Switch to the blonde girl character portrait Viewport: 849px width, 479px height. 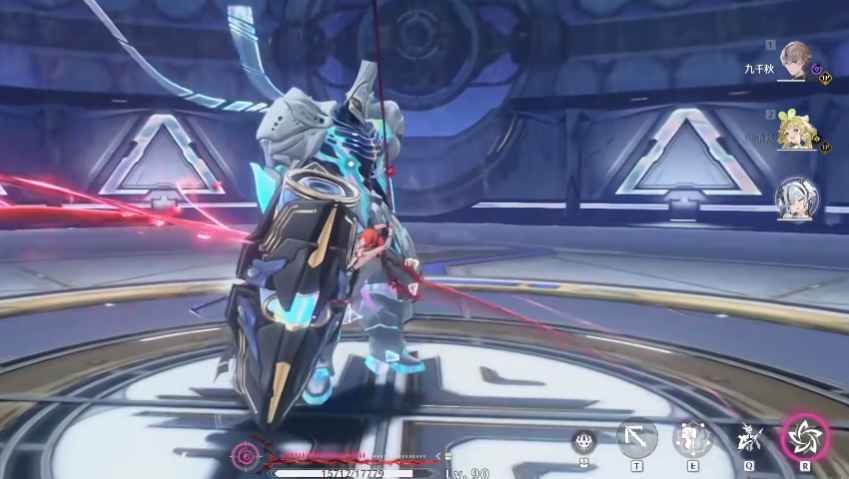796,130
